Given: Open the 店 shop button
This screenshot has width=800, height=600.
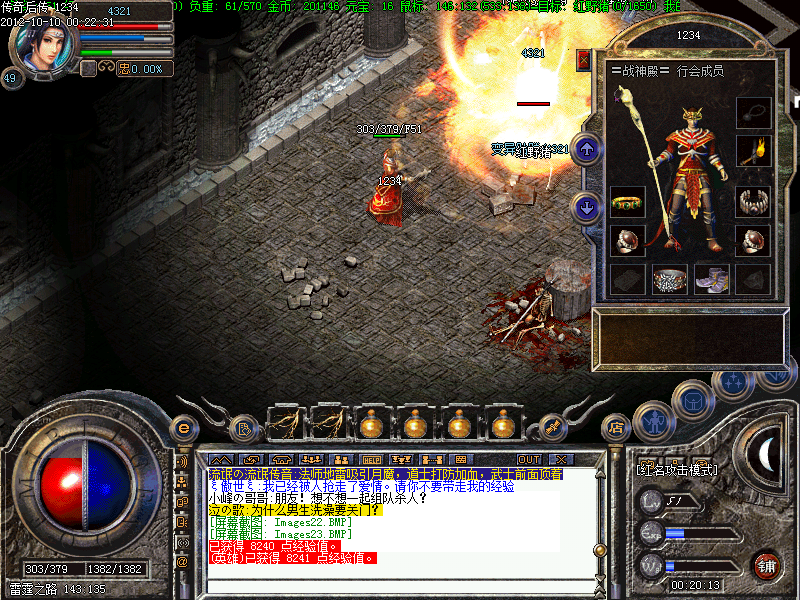Looking at the screenshot, I should point(616,428).
